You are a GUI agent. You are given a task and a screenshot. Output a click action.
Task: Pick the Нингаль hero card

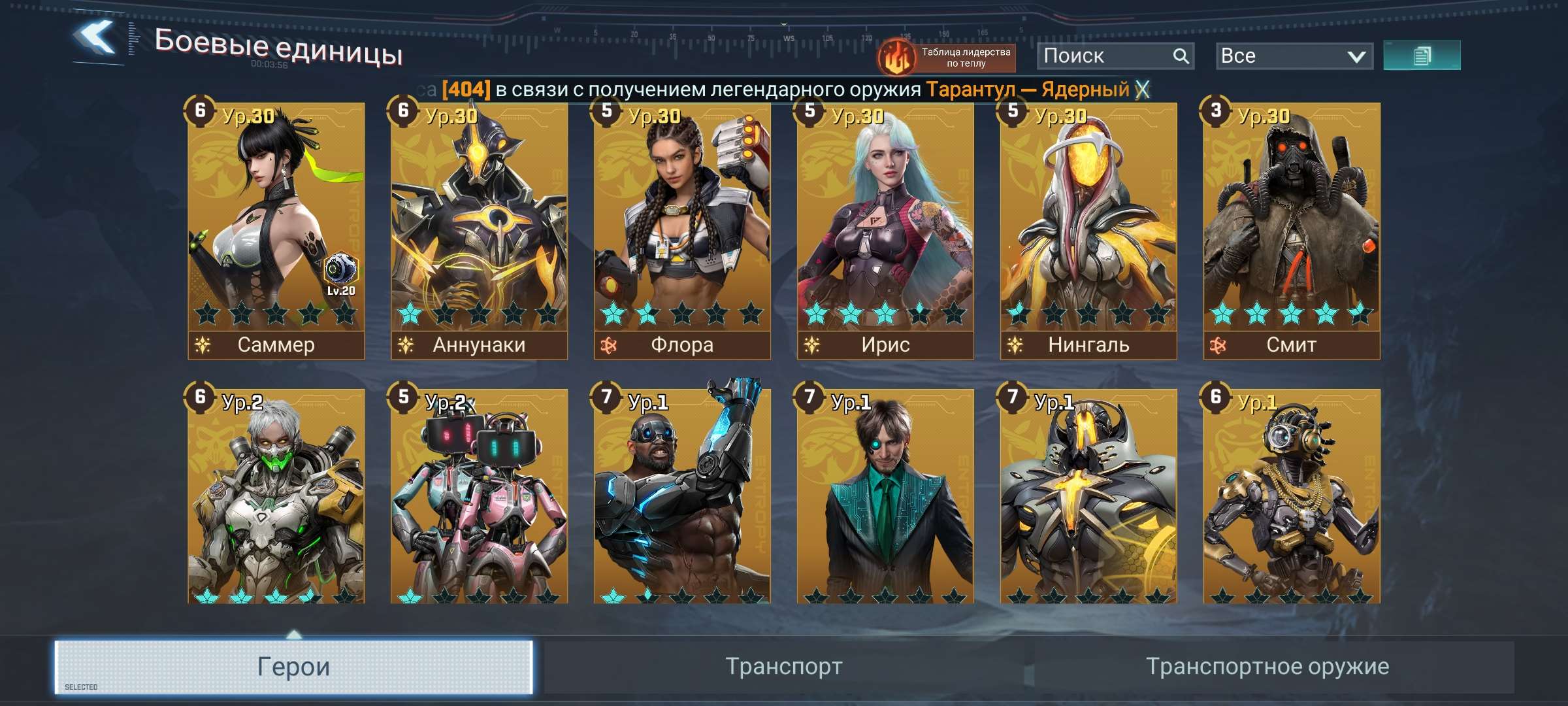click(x=1088, y=229)
